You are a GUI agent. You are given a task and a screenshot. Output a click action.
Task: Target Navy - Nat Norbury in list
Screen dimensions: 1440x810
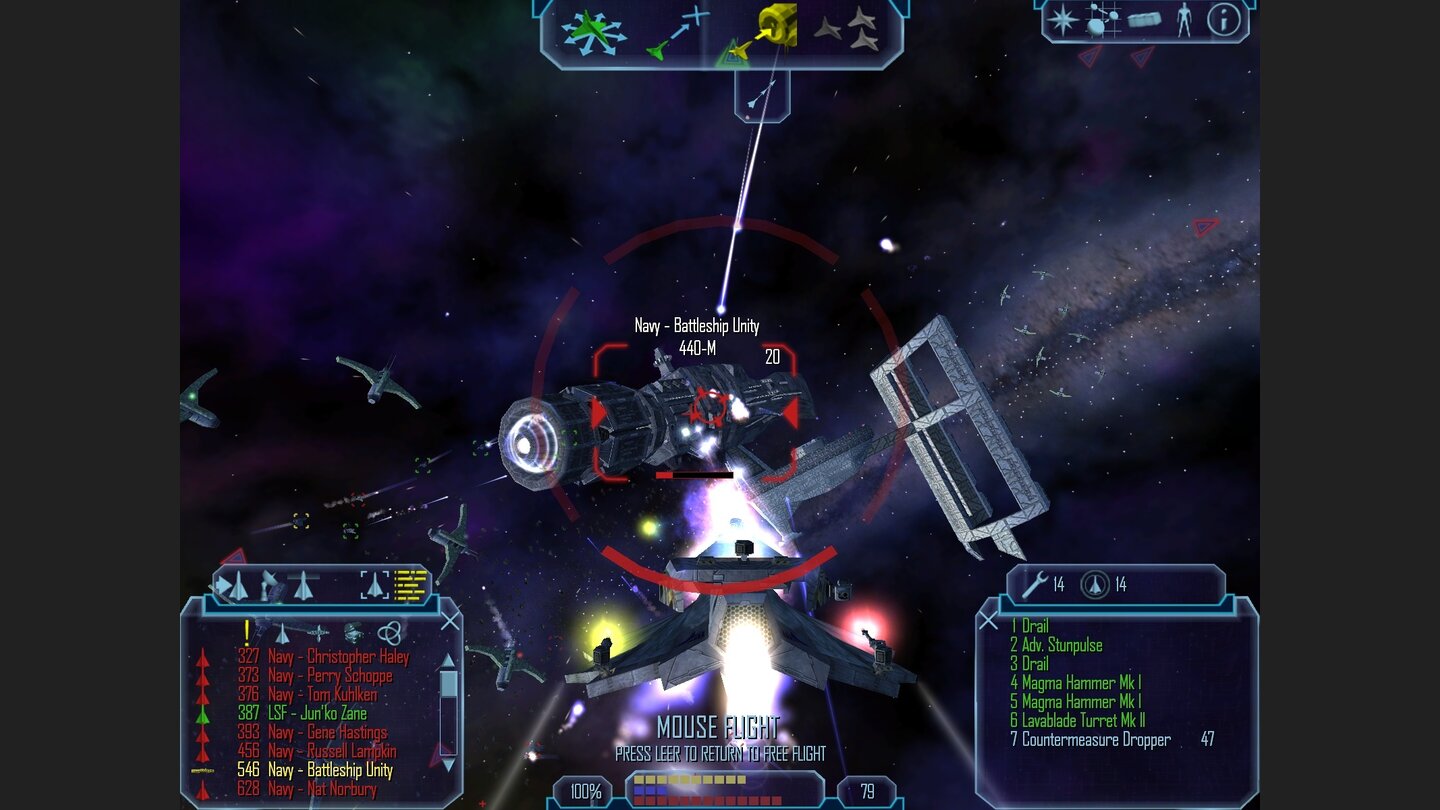click(321, 789)
